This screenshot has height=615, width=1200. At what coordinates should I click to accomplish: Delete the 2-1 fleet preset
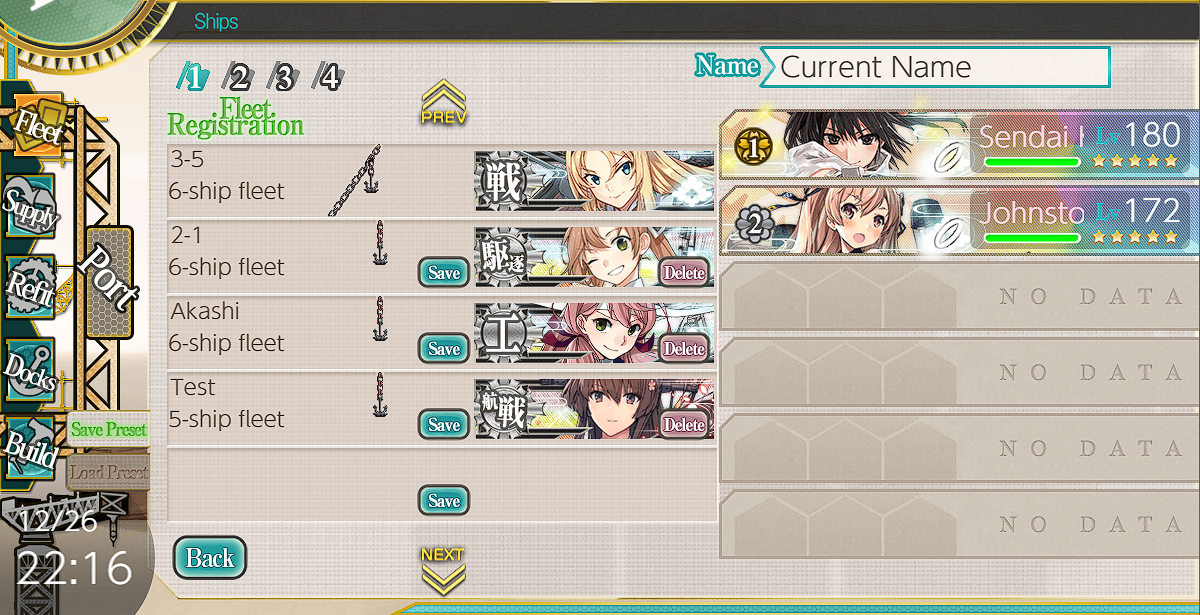684,273
